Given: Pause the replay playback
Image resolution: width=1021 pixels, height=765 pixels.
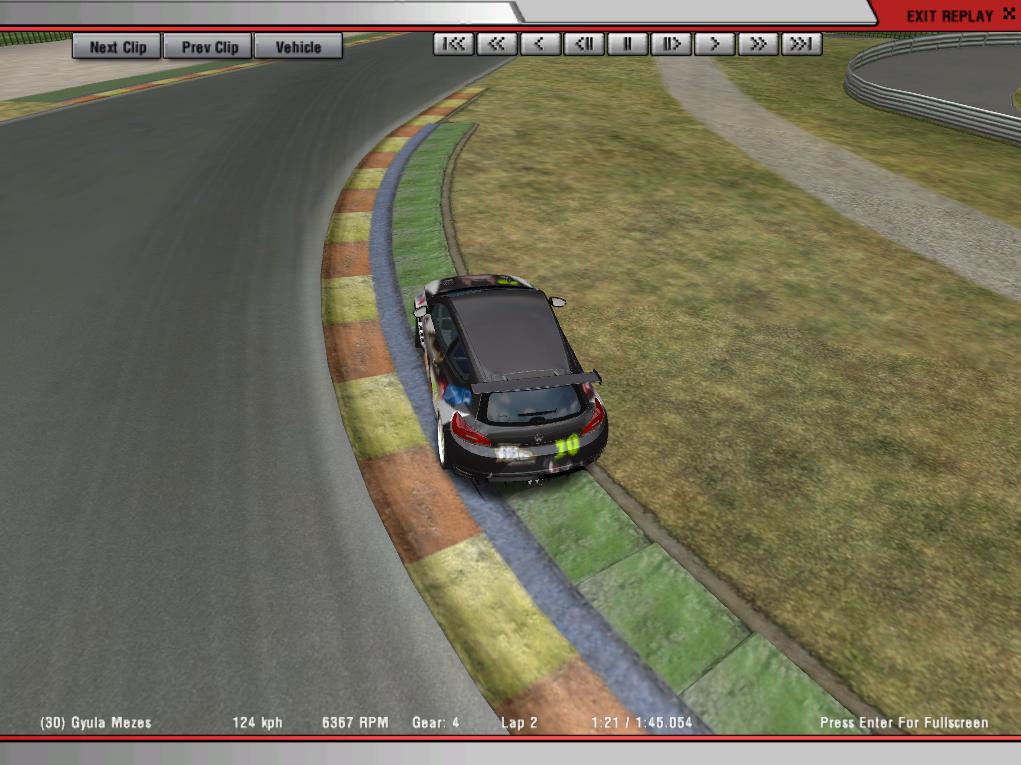Looking at the screenshot, I should [x=628, y=44].
